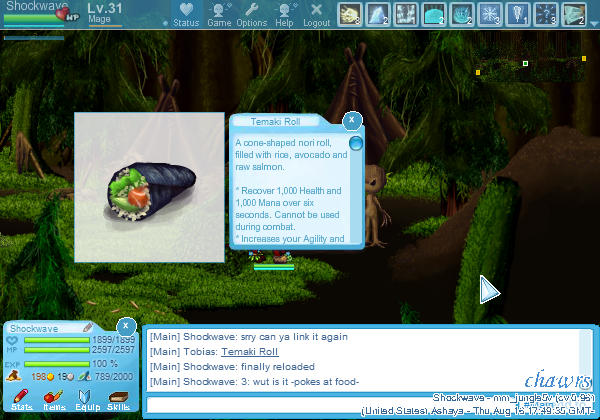600x420 pixels.
Task: Open the Stats panel
Action: (x=22, y=402)
